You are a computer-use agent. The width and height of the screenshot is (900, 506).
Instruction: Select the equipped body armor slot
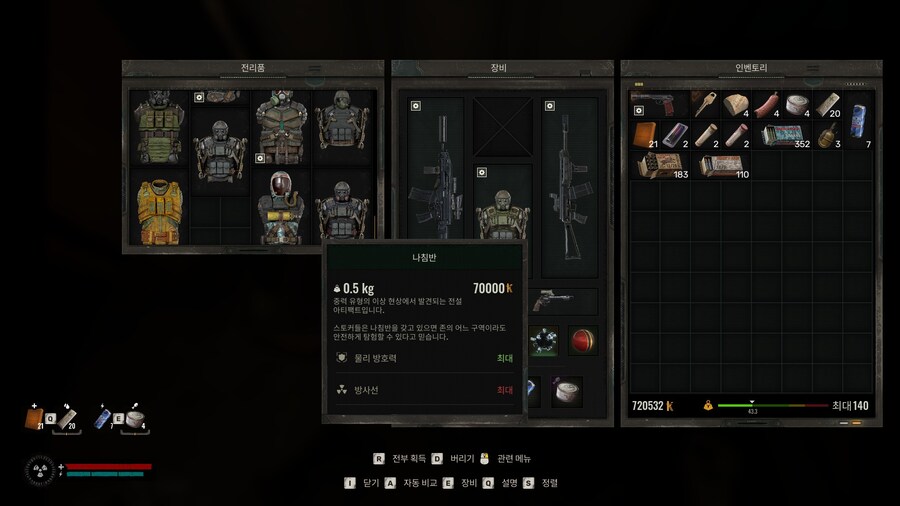[503, 211]
